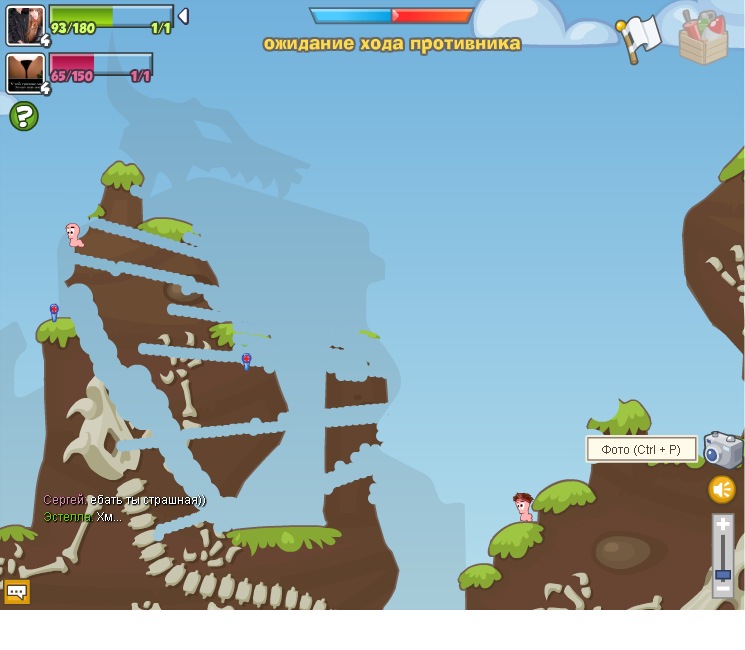The image size is (745, 650).
Task: Take a photo with the camera button
Action: click(x=722, y=450)
